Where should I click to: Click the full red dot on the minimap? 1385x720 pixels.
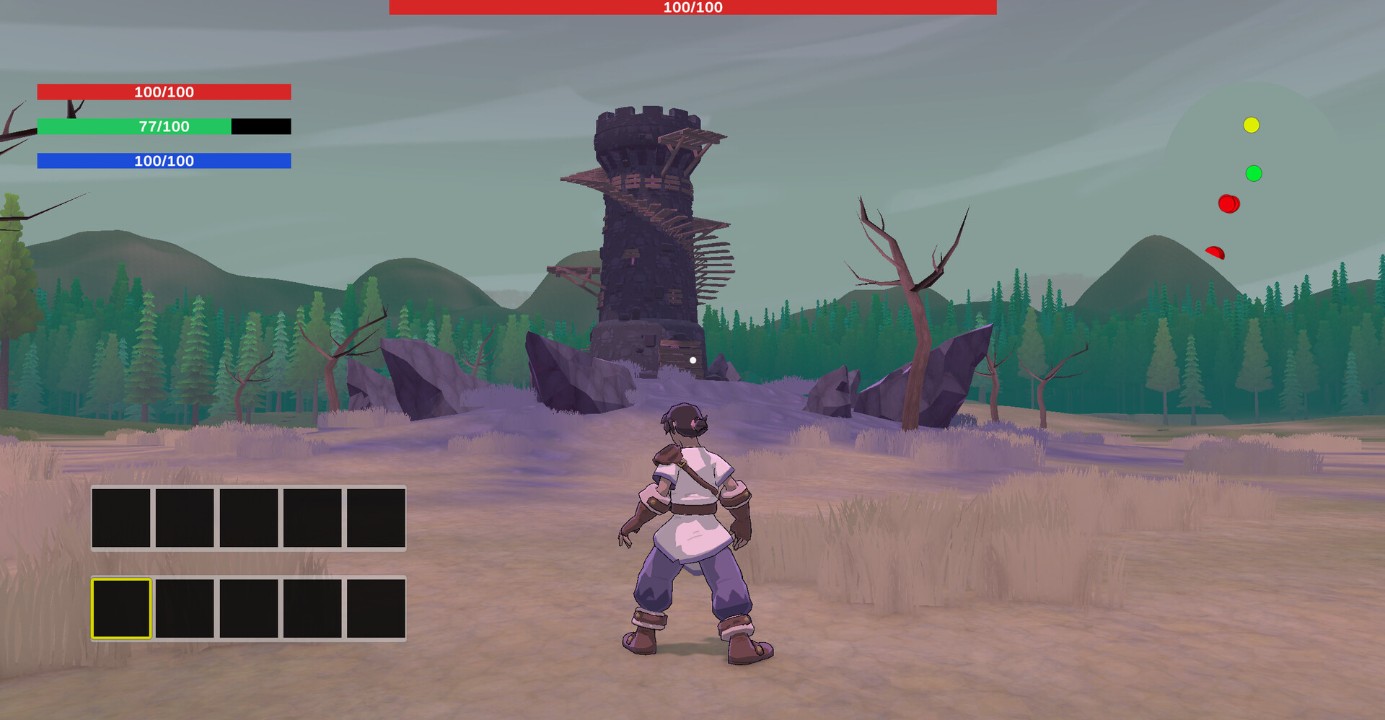1228,204
